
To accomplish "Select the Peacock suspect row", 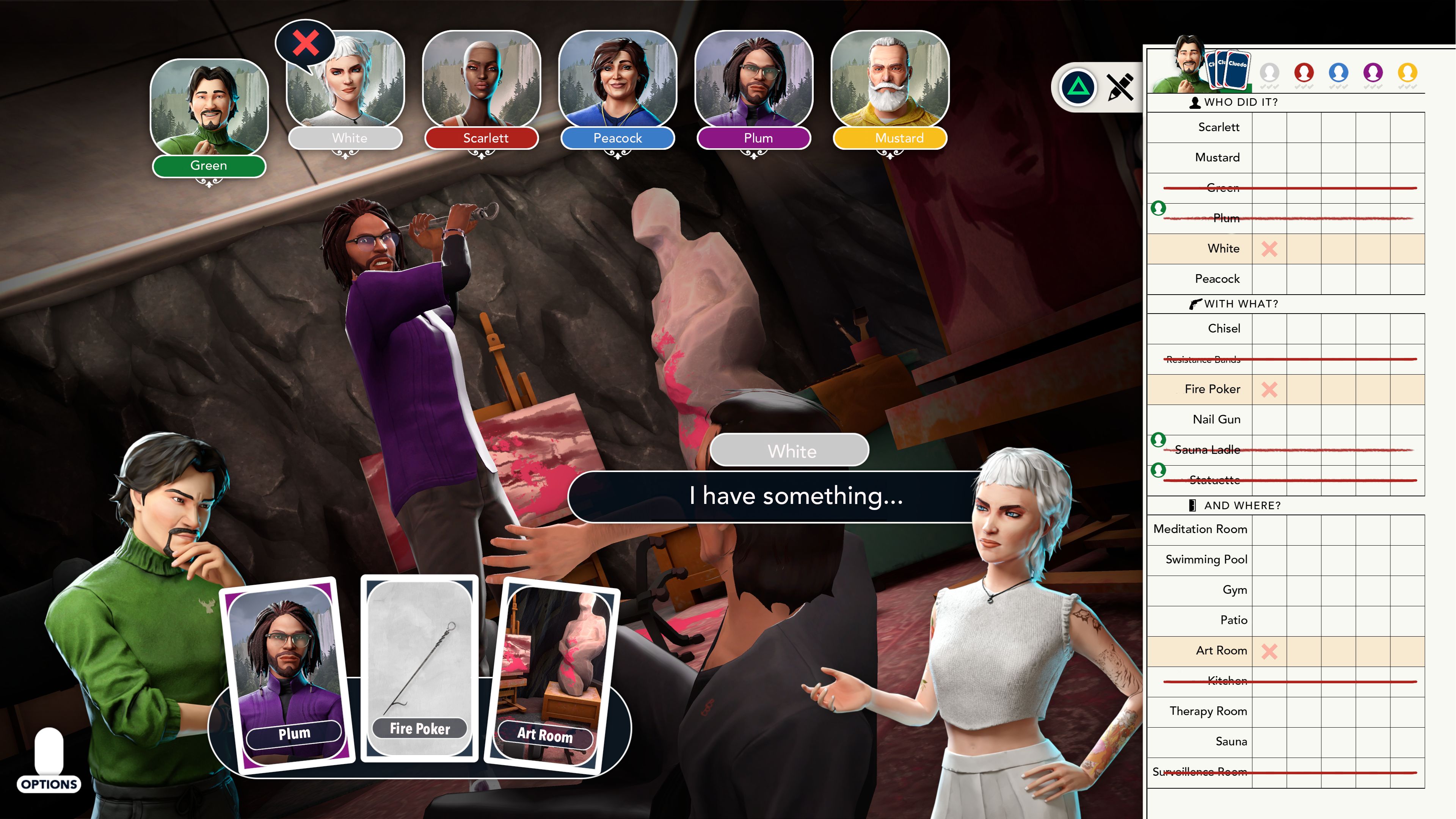I will coord(1217,279).
